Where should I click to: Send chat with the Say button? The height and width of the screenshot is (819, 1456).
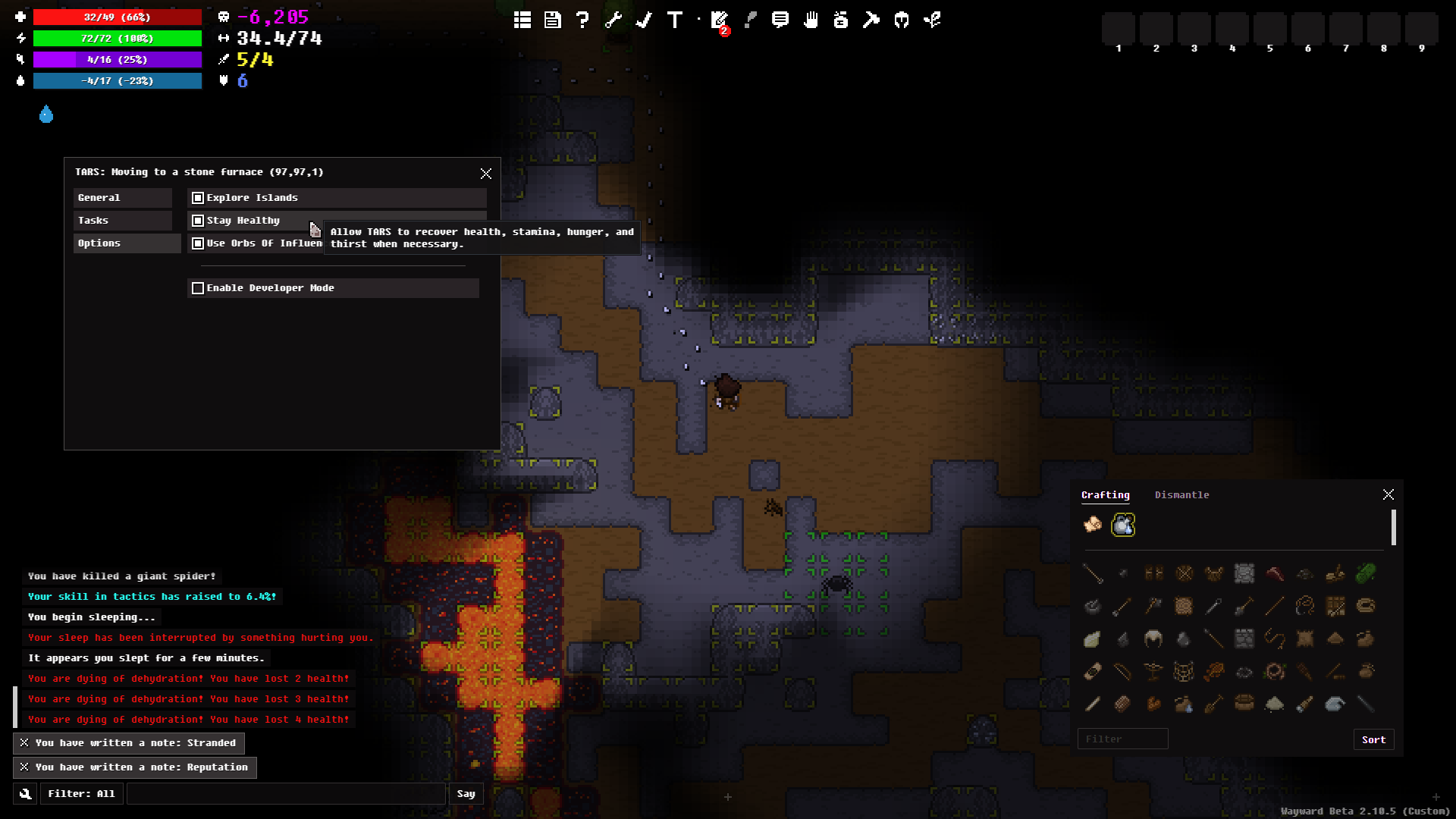[x=466, y=794]
